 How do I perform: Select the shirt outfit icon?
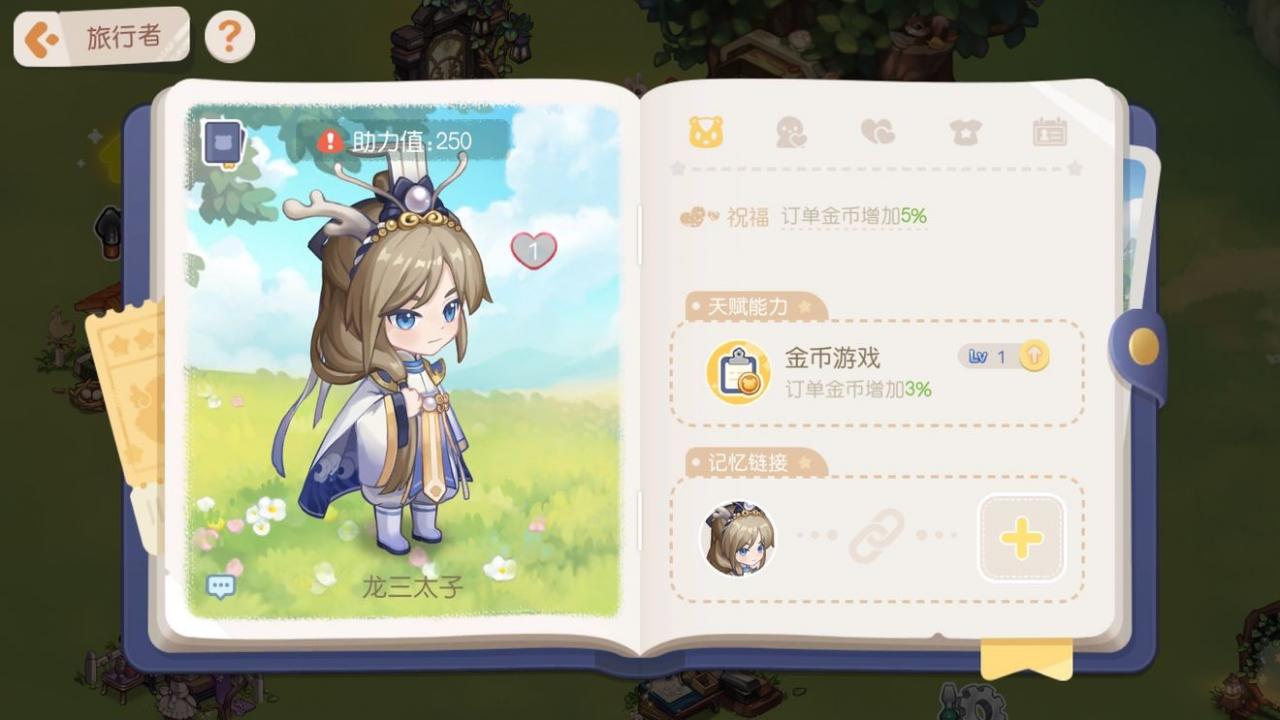965,131
